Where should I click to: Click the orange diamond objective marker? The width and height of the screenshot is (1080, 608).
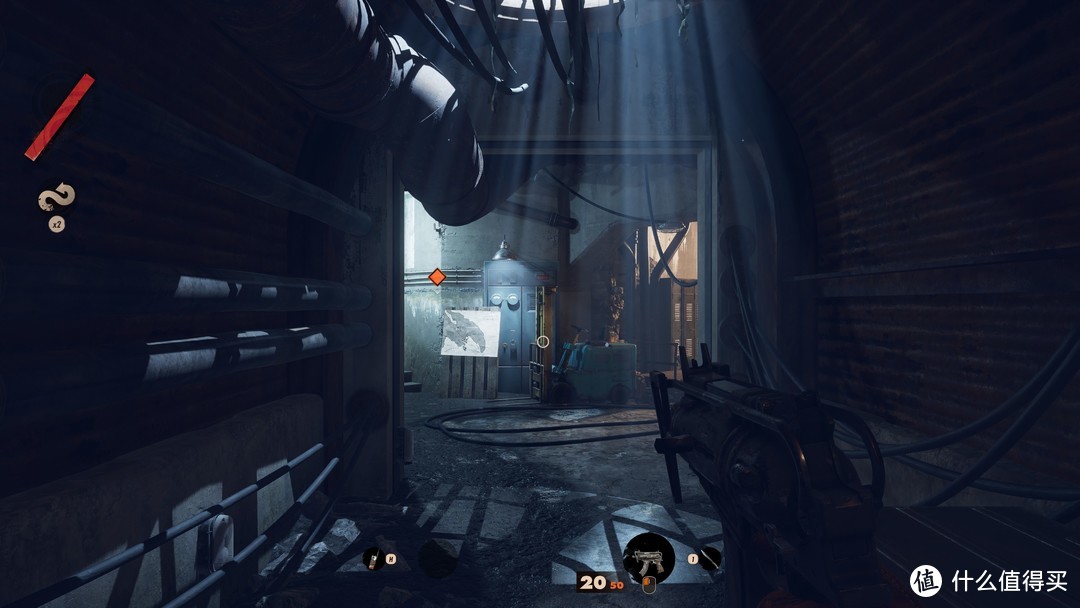pyautogui.click(x=436, y=277)
